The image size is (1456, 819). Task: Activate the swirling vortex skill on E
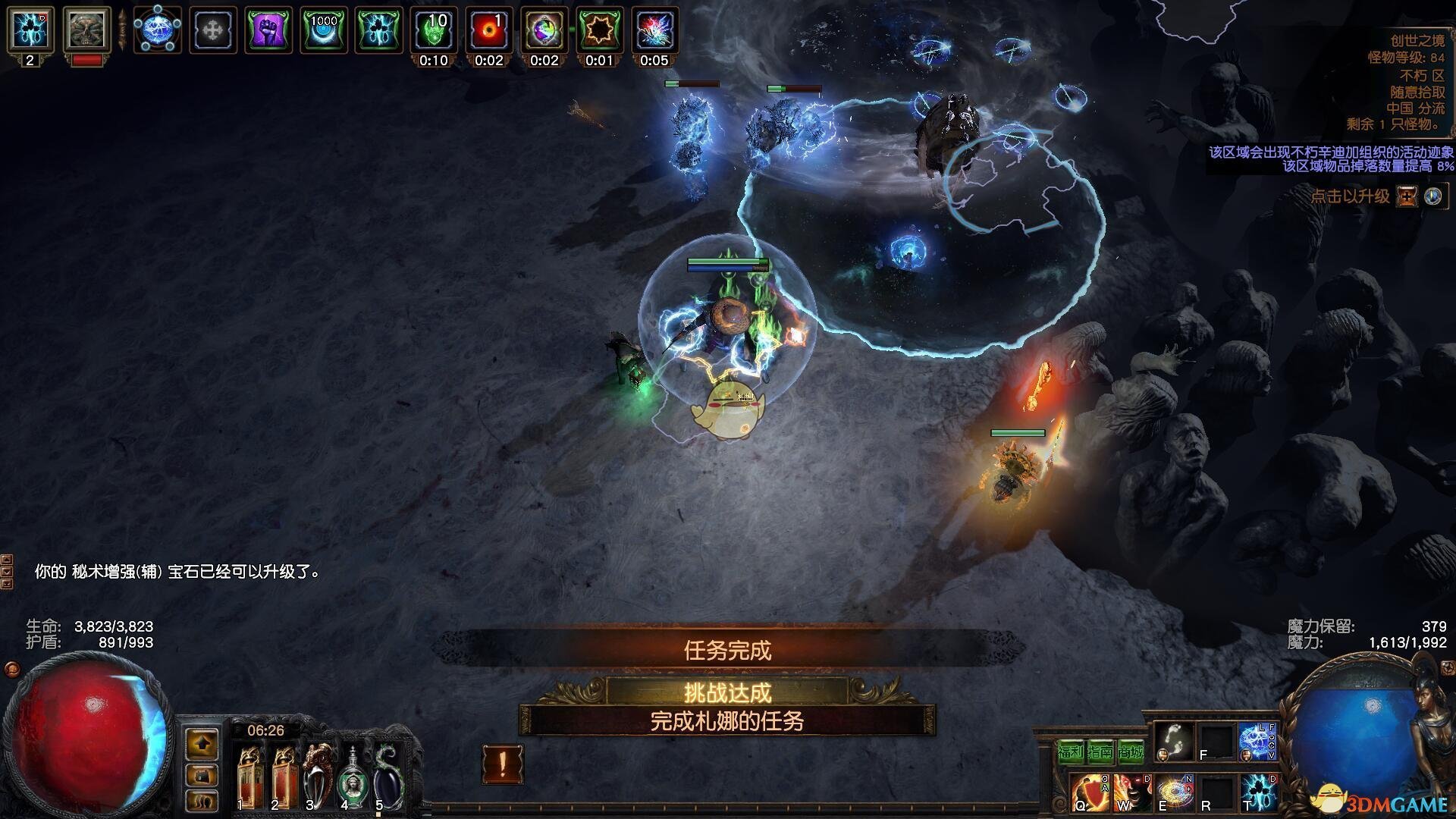[x=1174, y=792]
